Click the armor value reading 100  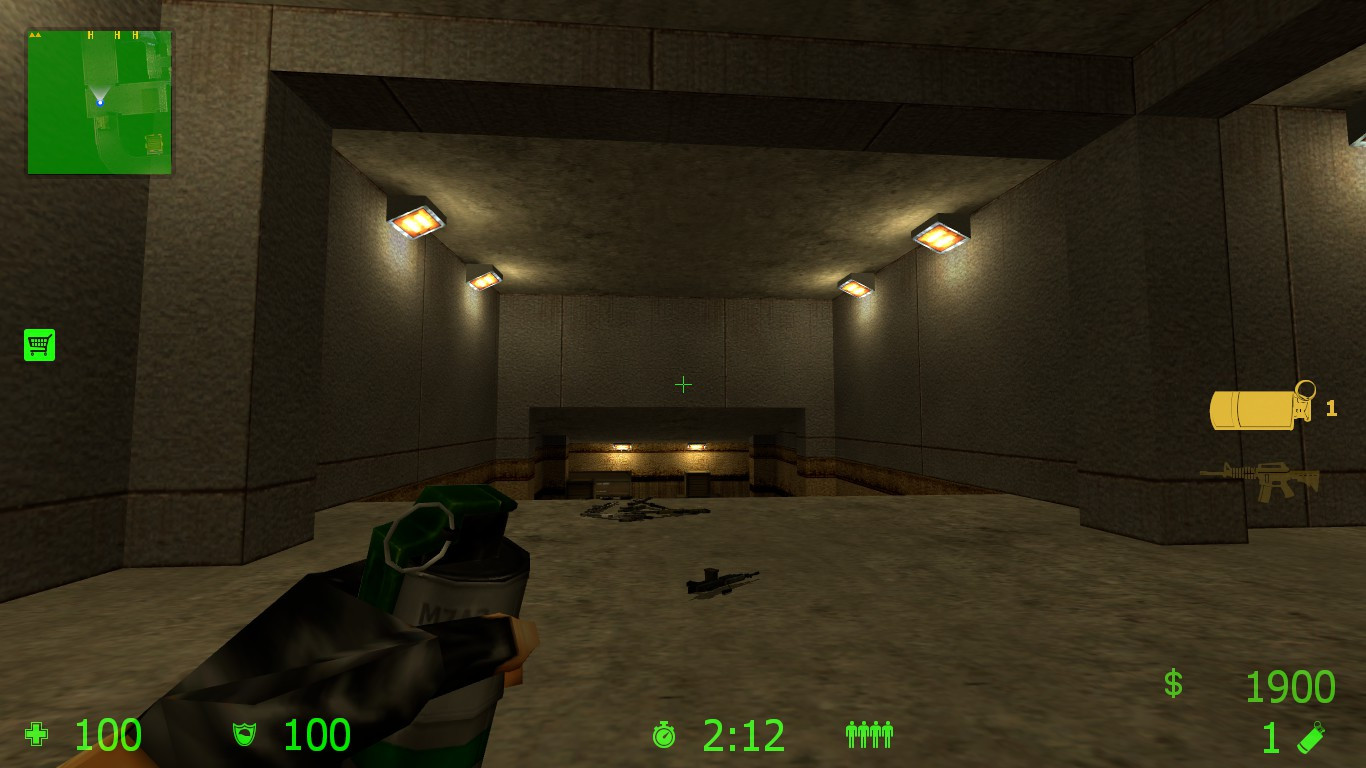point(317,736)
